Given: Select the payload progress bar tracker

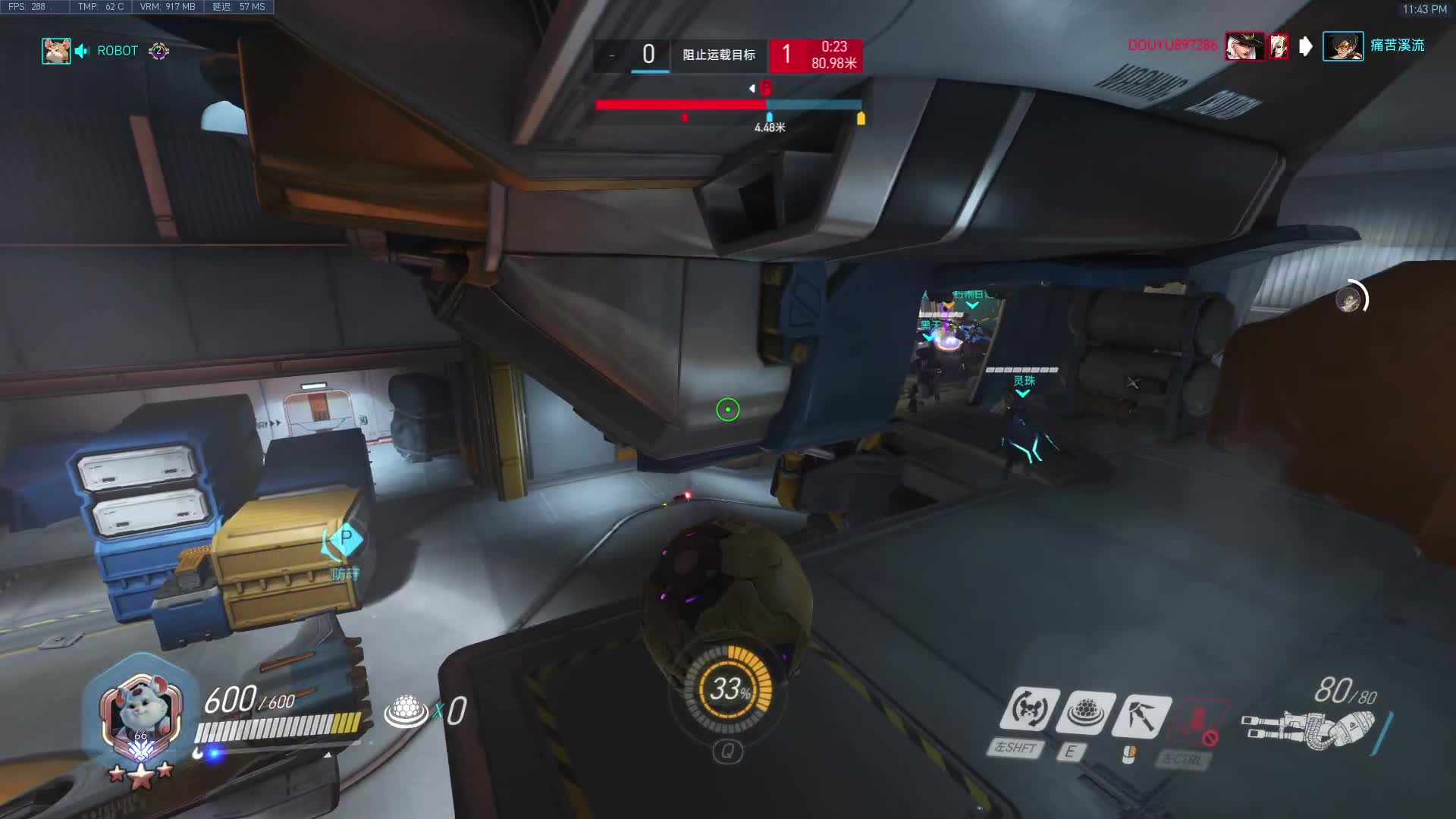Looking at the screenshot, I should tap(728, 105).
